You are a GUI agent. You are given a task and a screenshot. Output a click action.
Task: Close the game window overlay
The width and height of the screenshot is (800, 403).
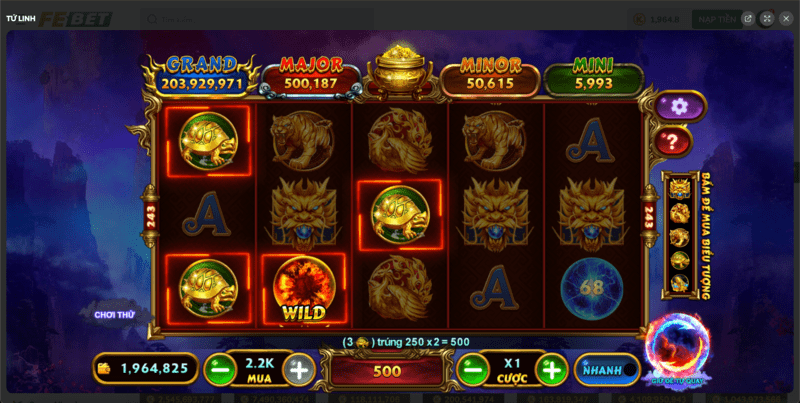click(787, 18)
